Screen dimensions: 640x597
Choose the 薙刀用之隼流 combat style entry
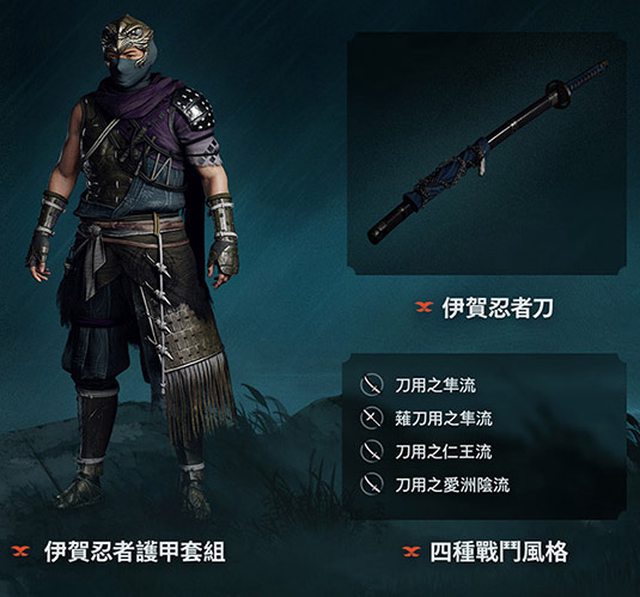[442, 418]
